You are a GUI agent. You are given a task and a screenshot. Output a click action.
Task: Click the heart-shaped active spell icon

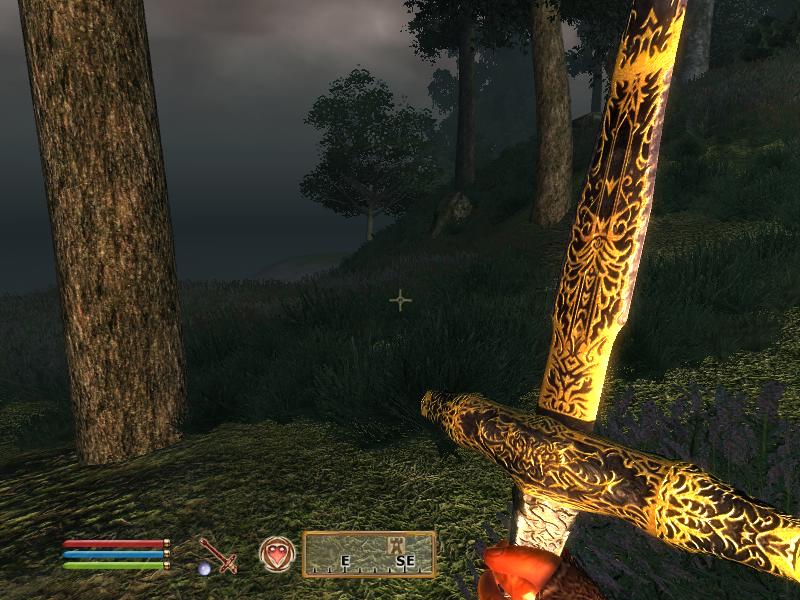(276, 553)
